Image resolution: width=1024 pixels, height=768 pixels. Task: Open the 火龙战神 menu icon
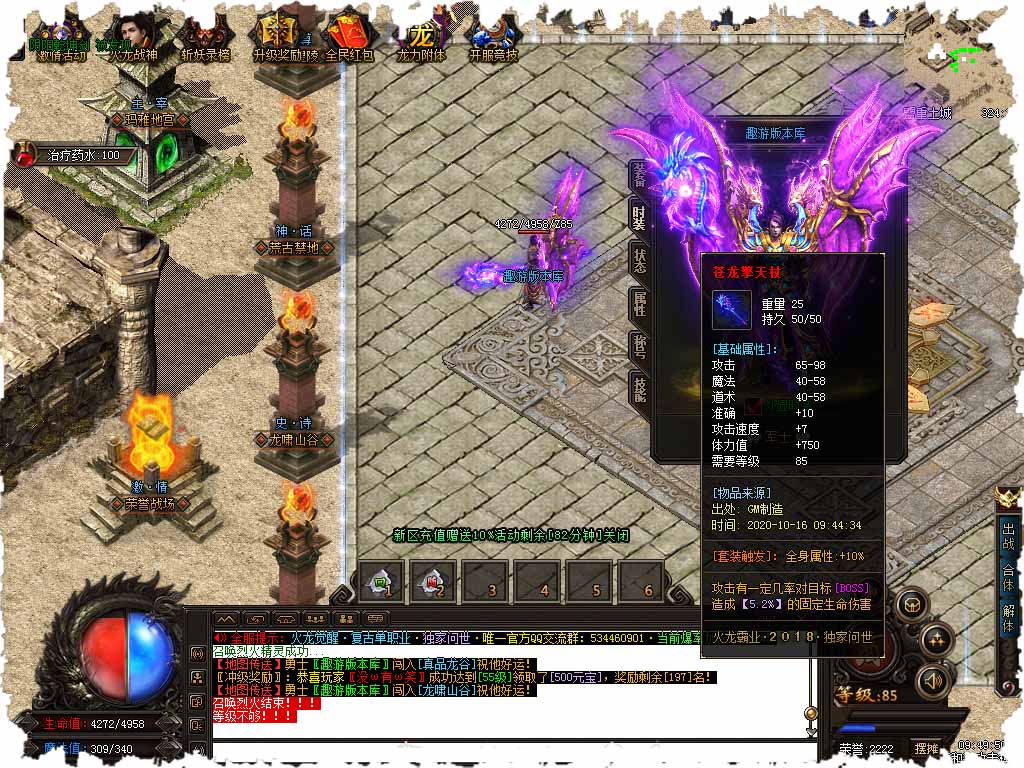pos(133,38)
